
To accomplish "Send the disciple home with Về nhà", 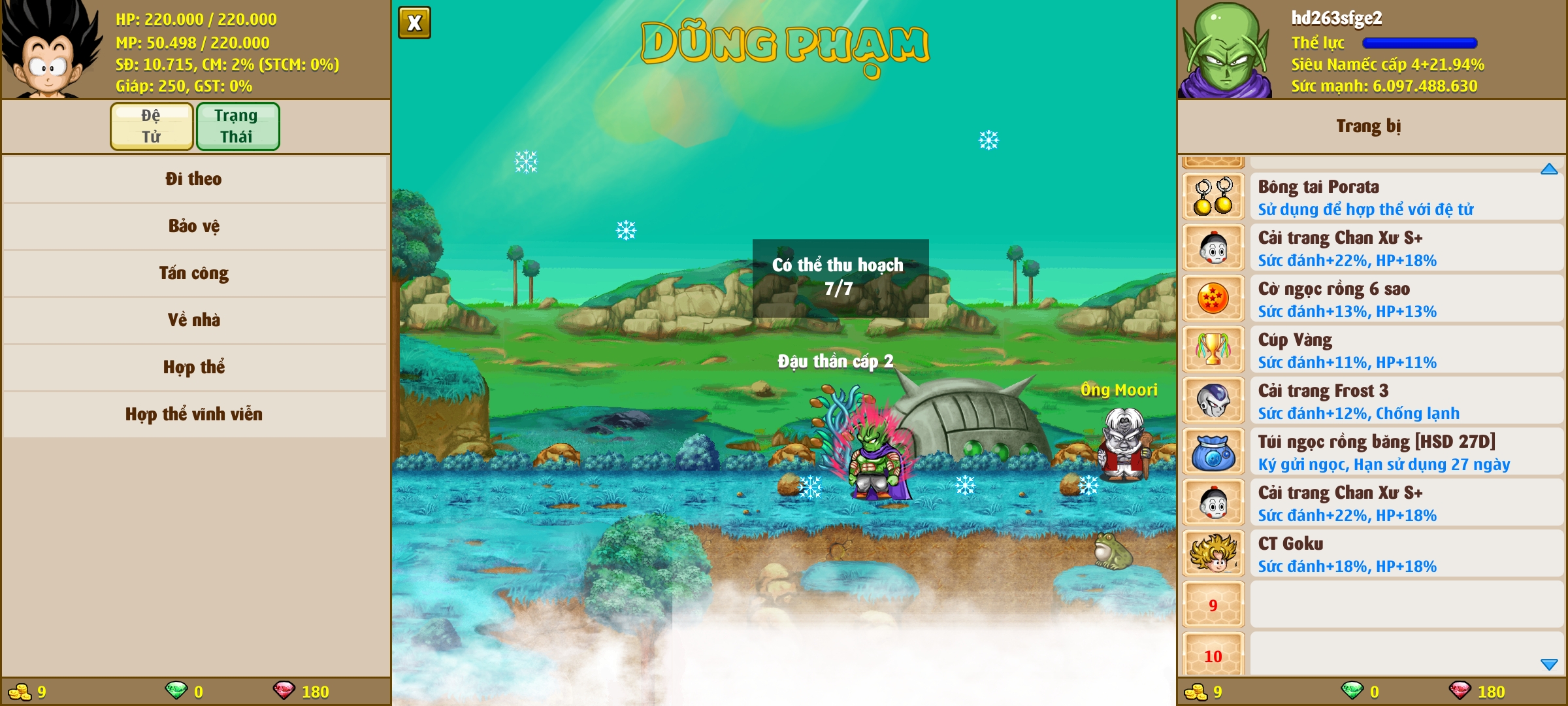I will 194,320.
